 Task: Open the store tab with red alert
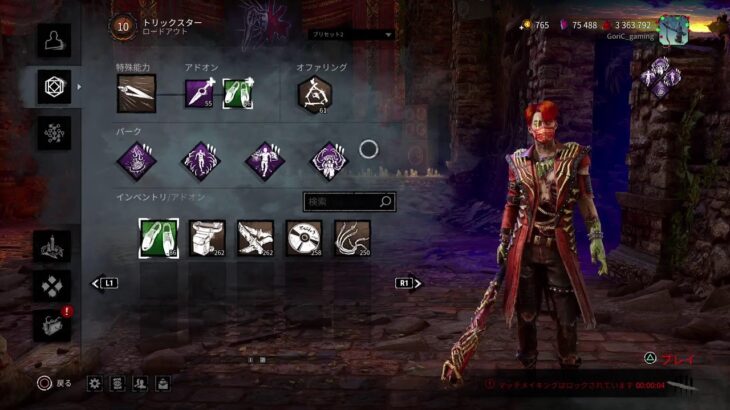[x=54, y=324]
